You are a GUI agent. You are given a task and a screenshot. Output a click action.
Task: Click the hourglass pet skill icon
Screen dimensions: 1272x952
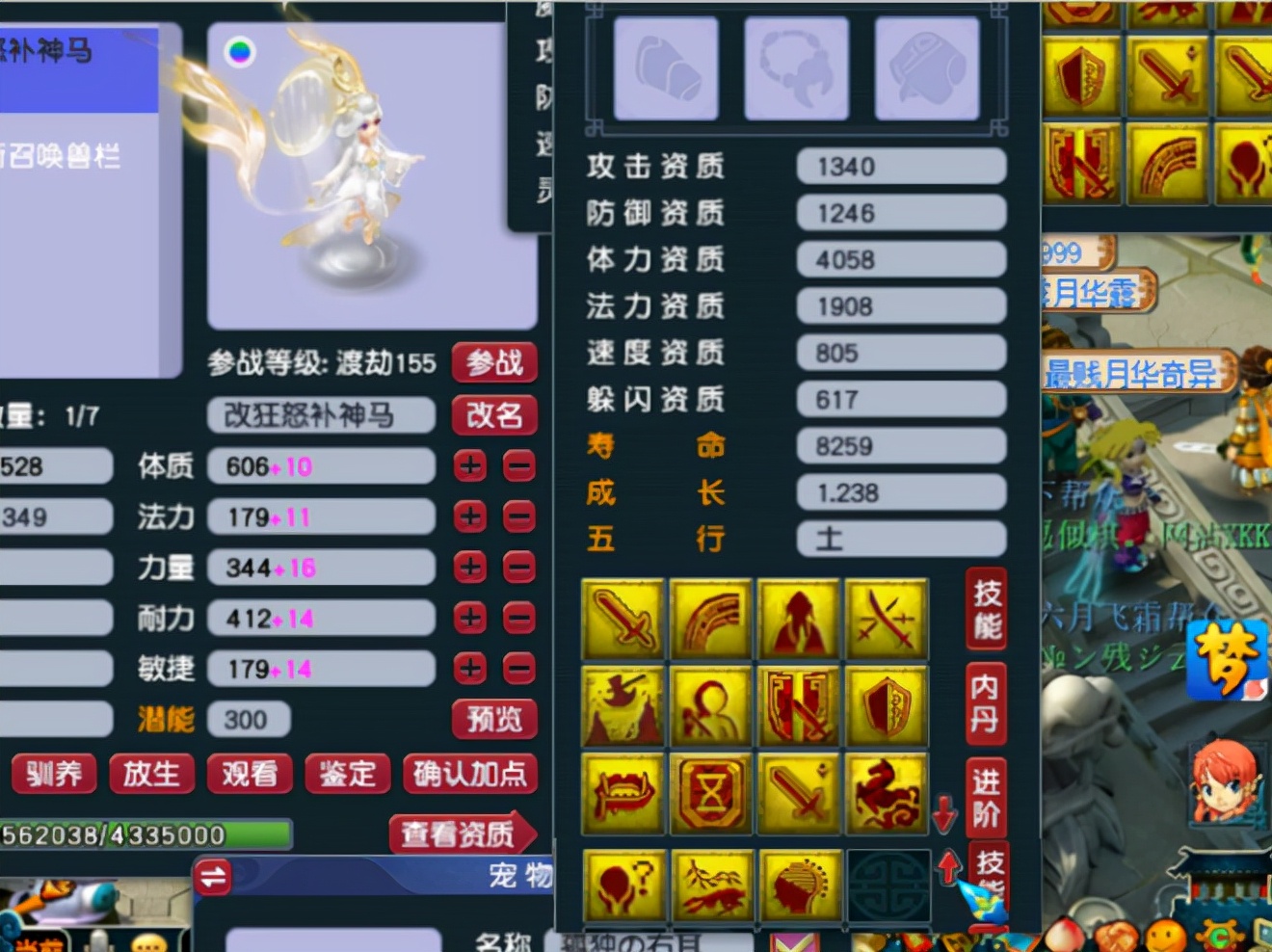coord(710,793)
